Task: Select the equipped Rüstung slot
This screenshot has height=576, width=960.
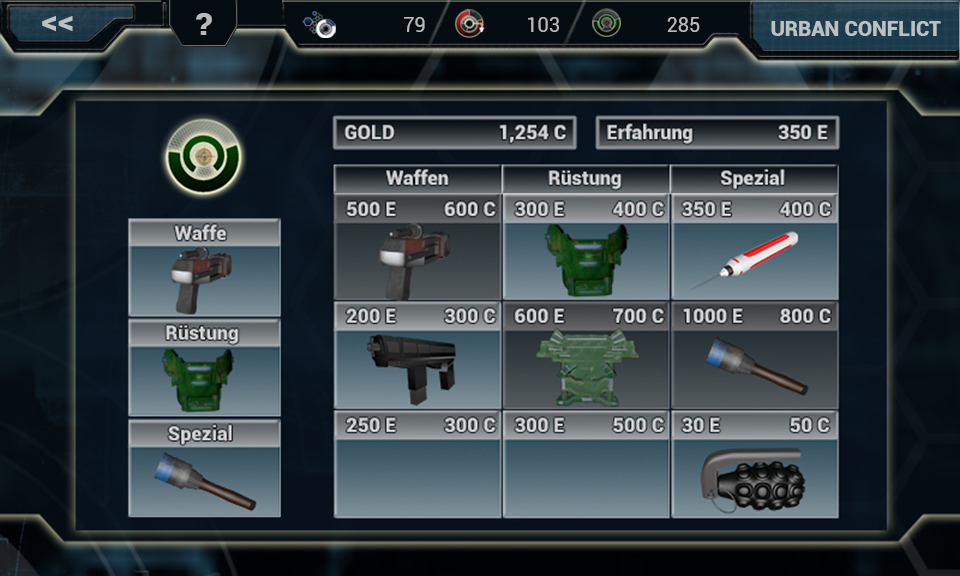Action: pyautogui.click(x=204, y=368)
